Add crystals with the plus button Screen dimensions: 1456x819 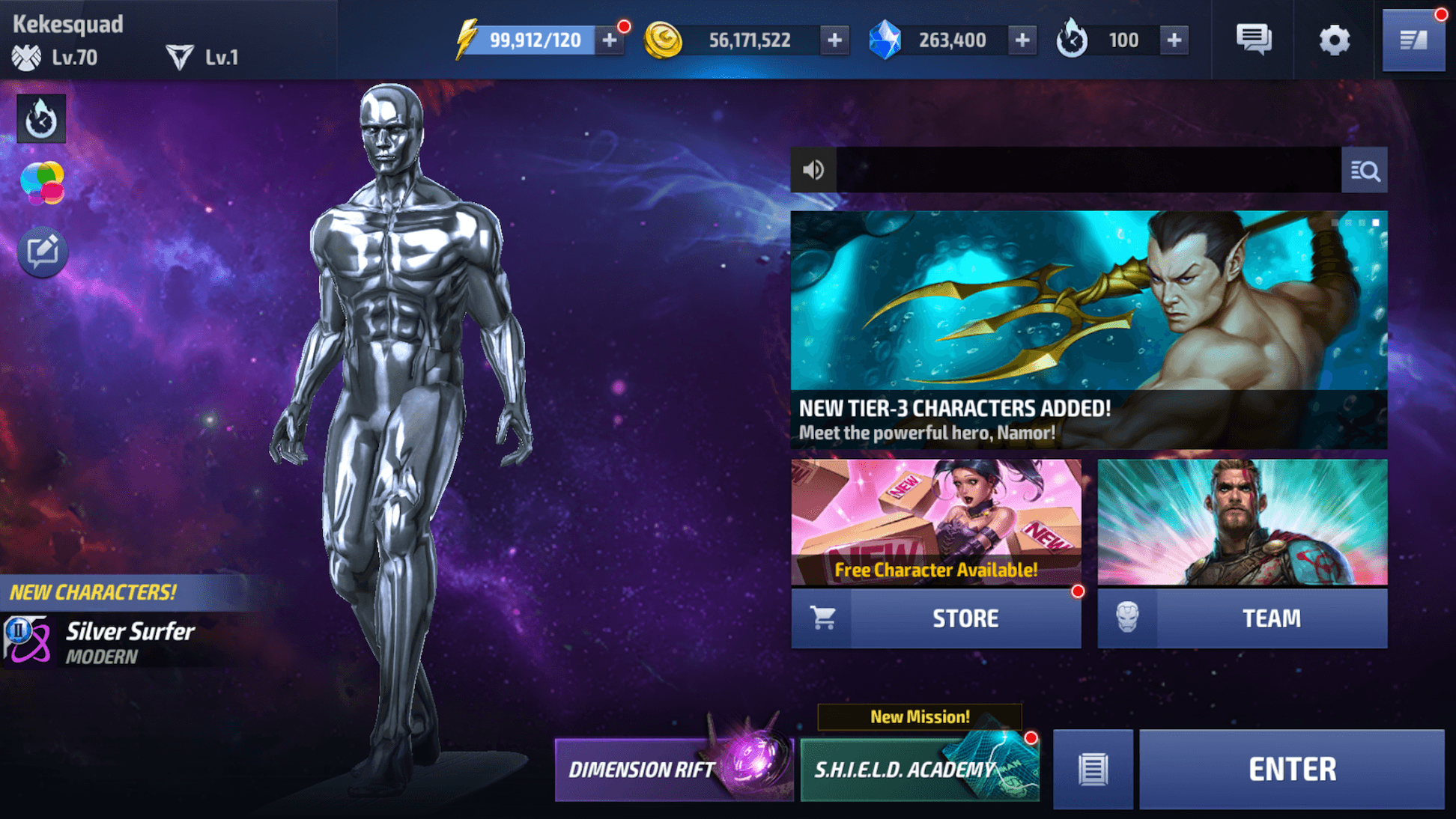tap(1022, 40)
